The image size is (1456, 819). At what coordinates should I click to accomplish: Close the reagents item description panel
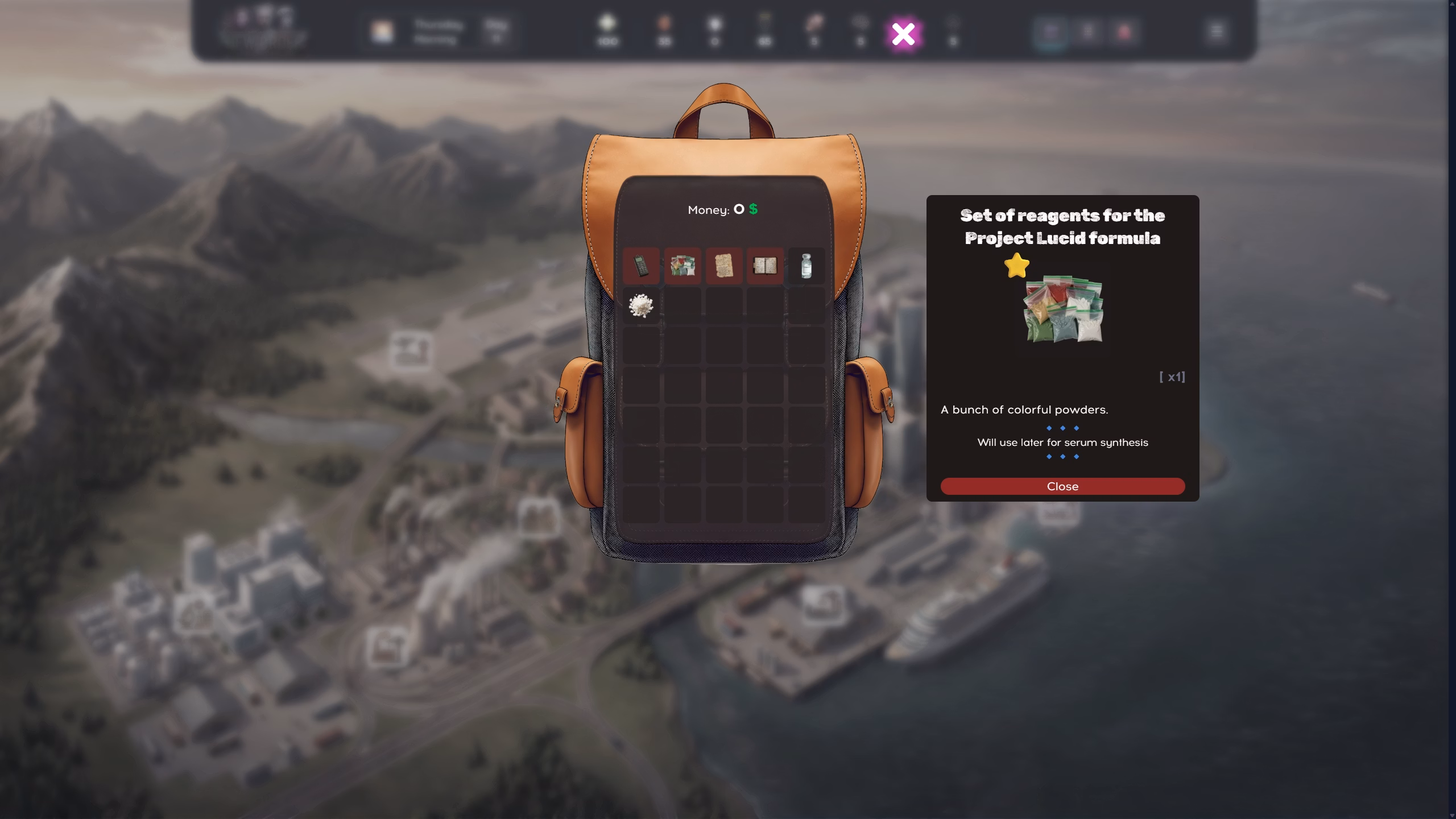pos(1062,486)
